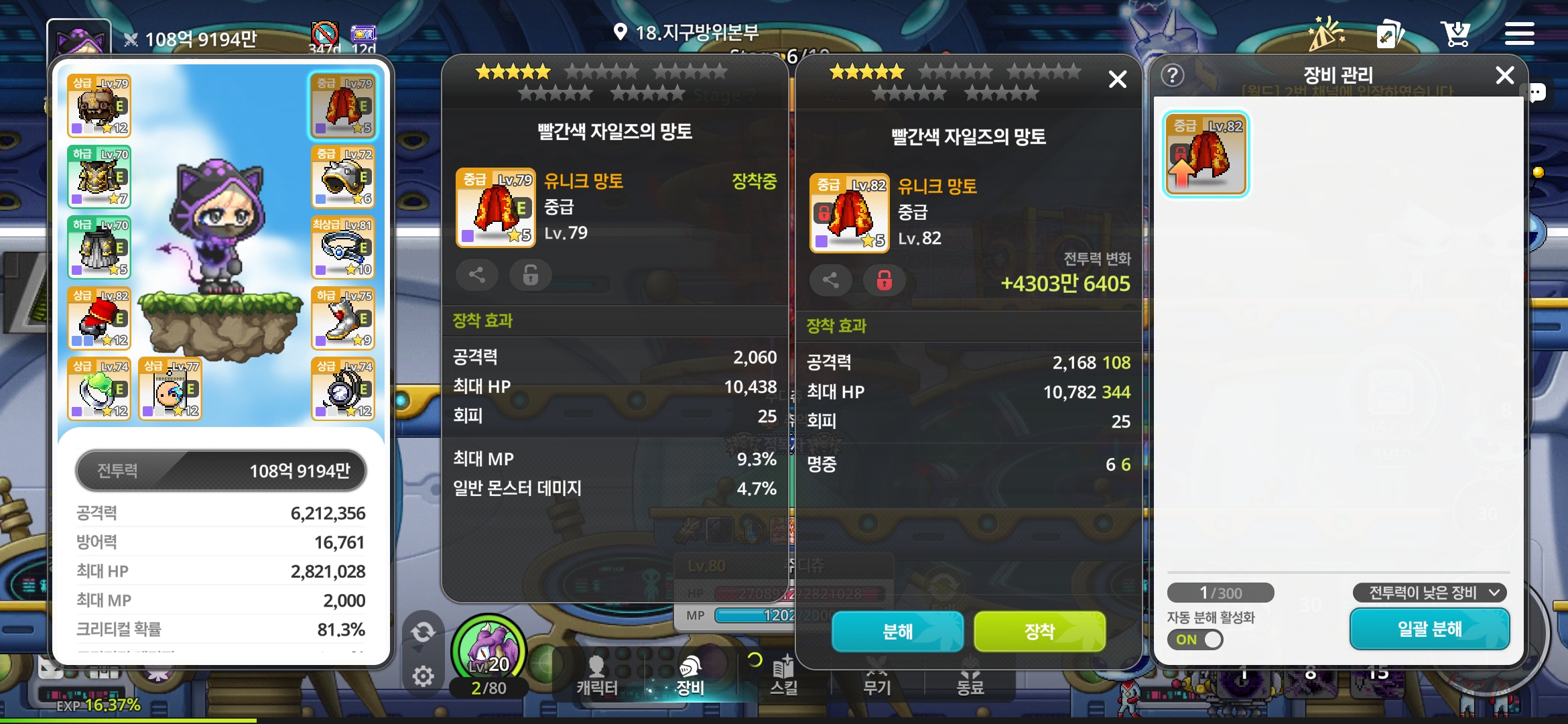Open the 전투력이 낮은 장비 sort dropdown
This screenshot has height=724, width=1568.
[1429, 593]
